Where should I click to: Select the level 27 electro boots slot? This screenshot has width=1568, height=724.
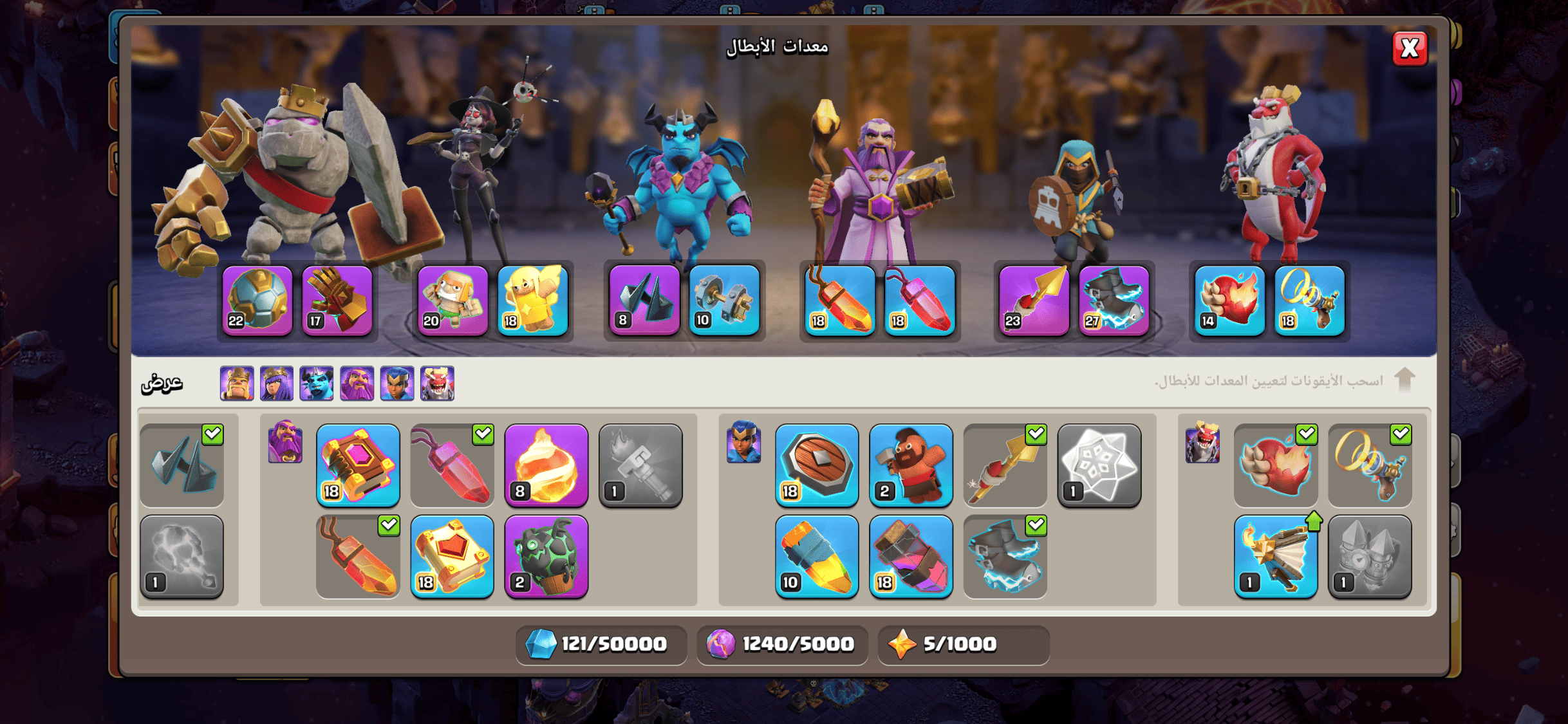pos(1114,300)
